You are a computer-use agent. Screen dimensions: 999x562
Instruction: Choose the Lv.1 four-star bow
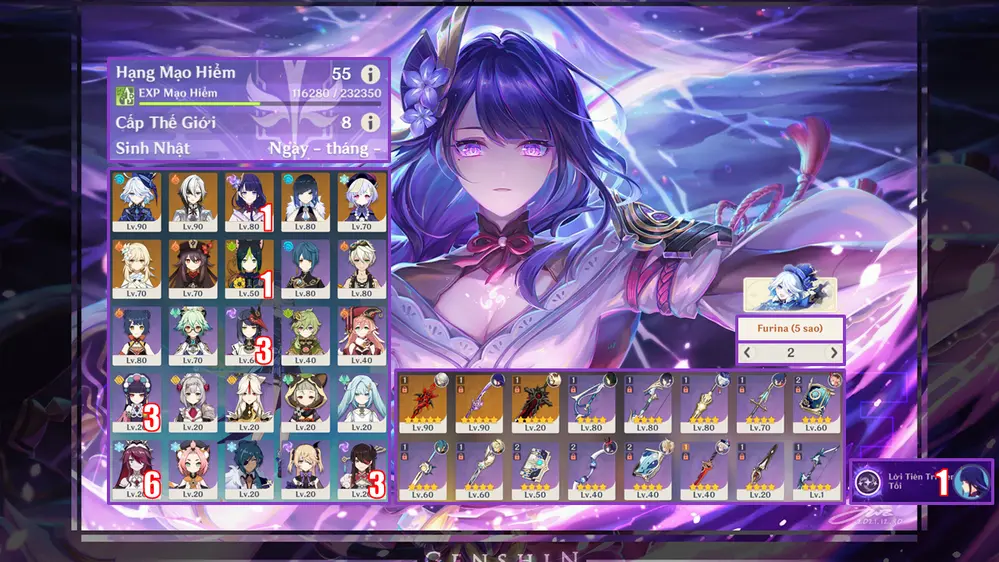pyautogui.click(x=817, y=467)
